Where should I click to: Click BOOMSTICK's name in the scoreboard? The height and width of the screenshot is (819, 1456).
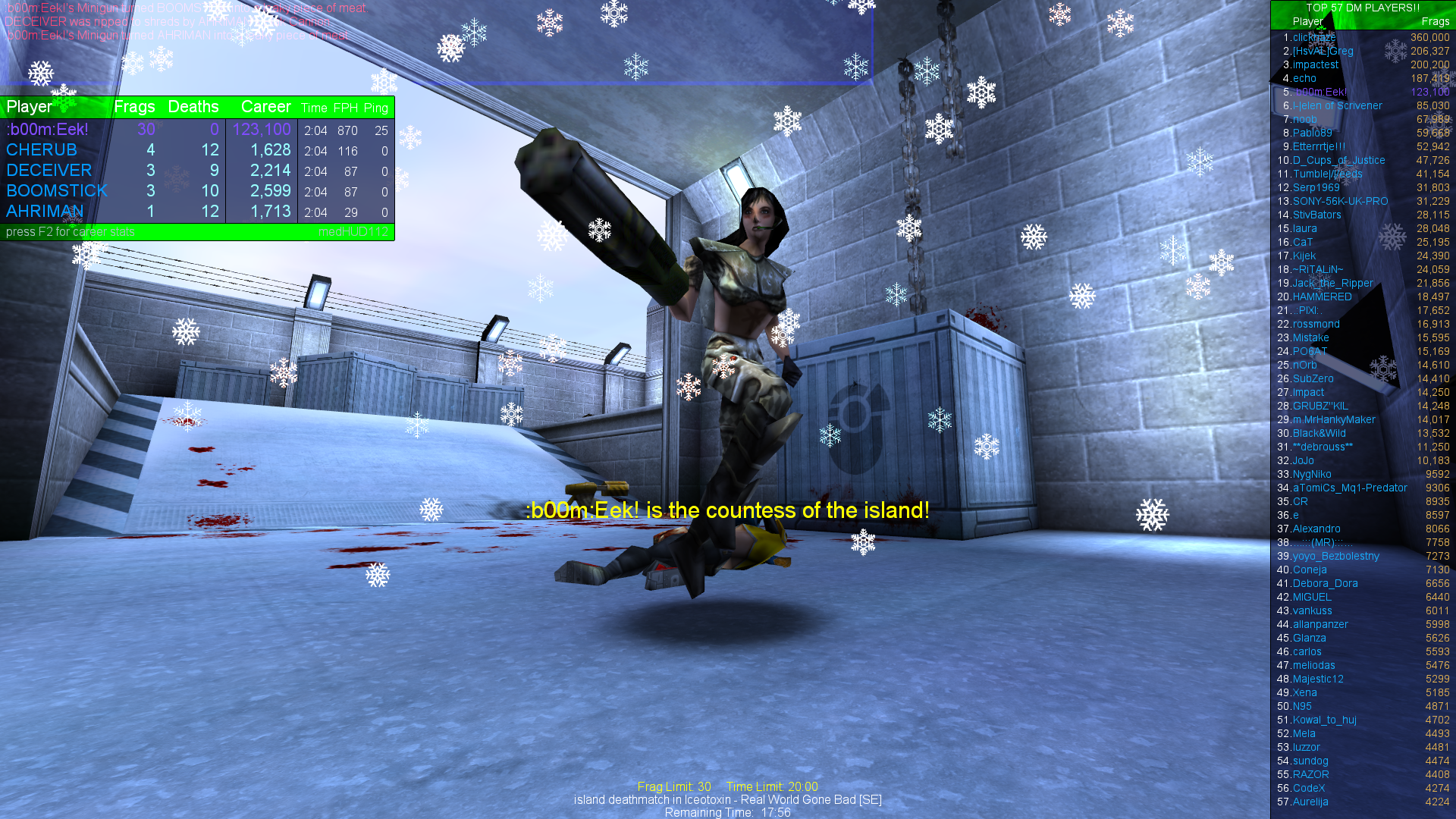56,191
